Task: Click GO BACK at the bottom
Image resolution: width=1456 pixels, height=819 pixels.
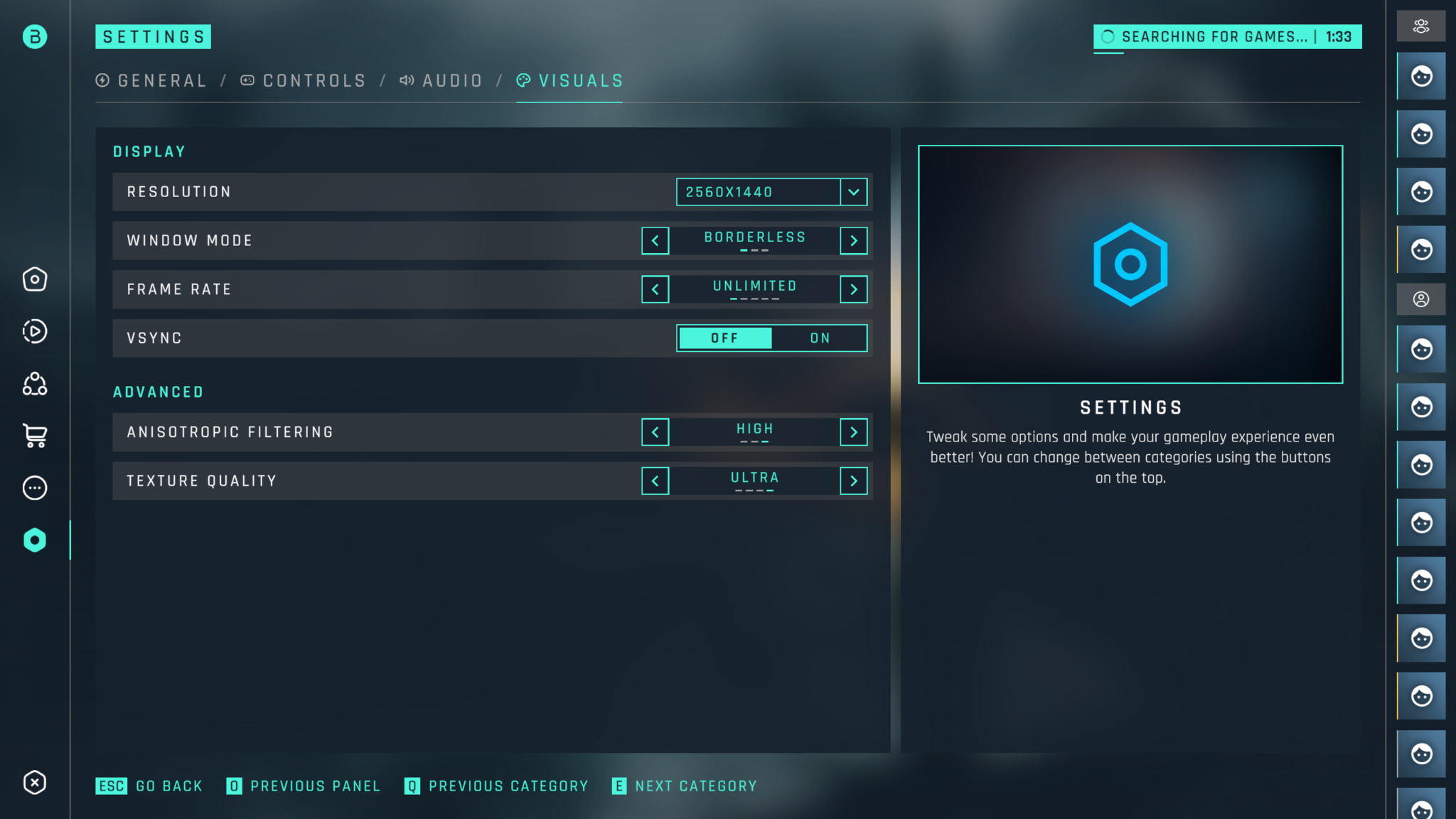Action: click(149, 786)
